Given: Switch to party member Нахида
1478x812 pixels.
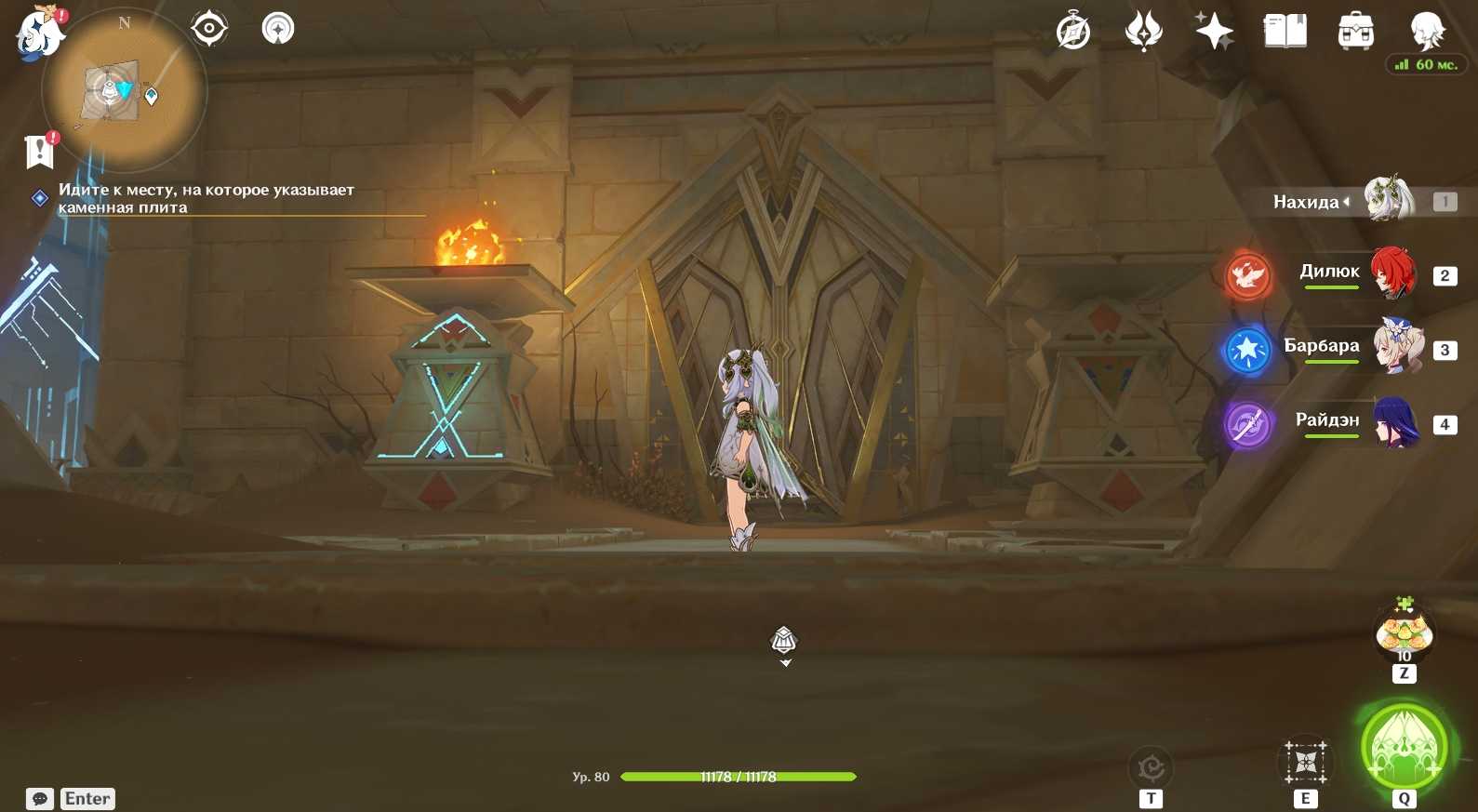Looking at the screenshot, I should [x=1386, y=201].
